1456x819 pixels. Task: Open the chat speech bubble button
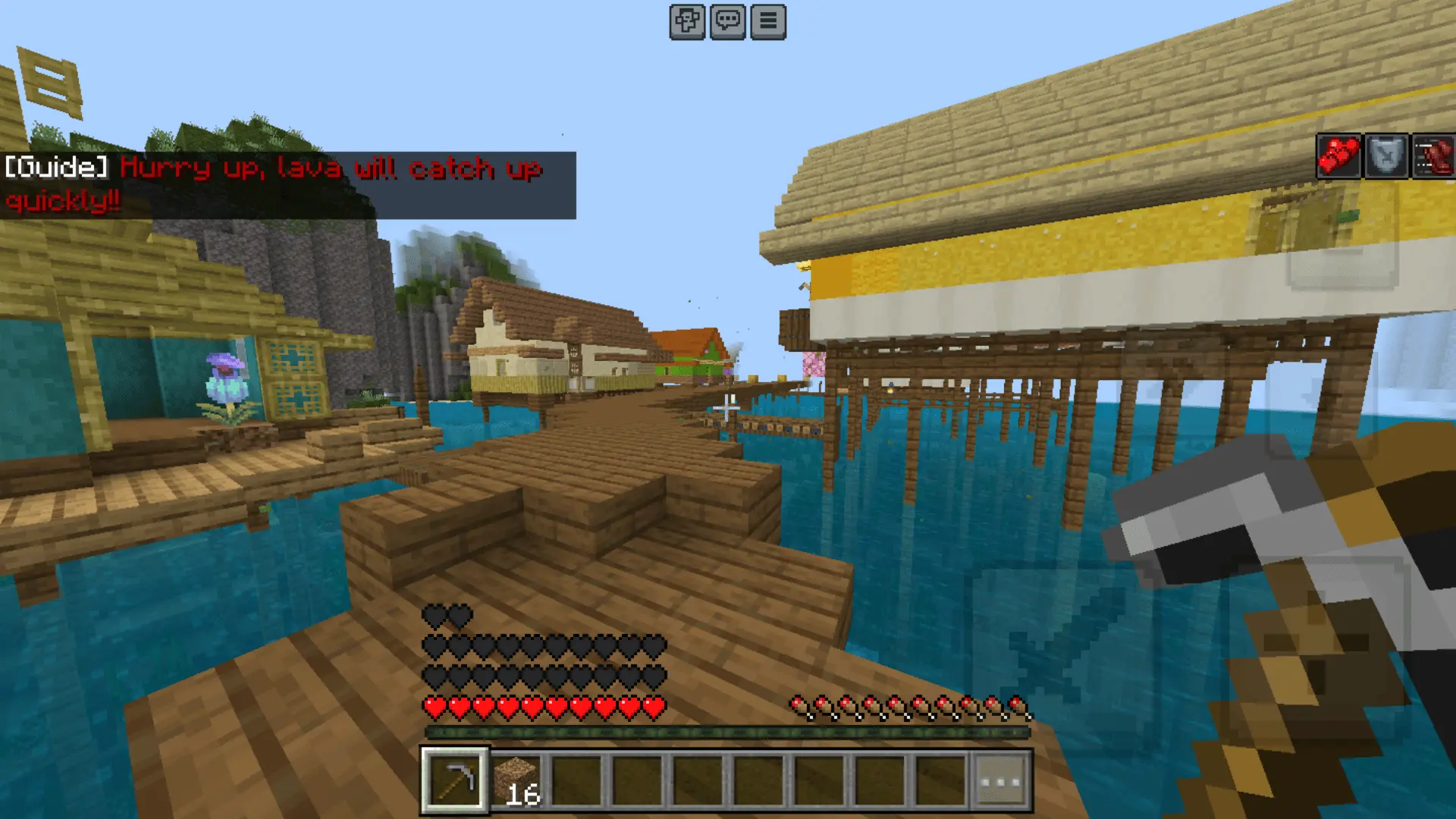(727, 21)
